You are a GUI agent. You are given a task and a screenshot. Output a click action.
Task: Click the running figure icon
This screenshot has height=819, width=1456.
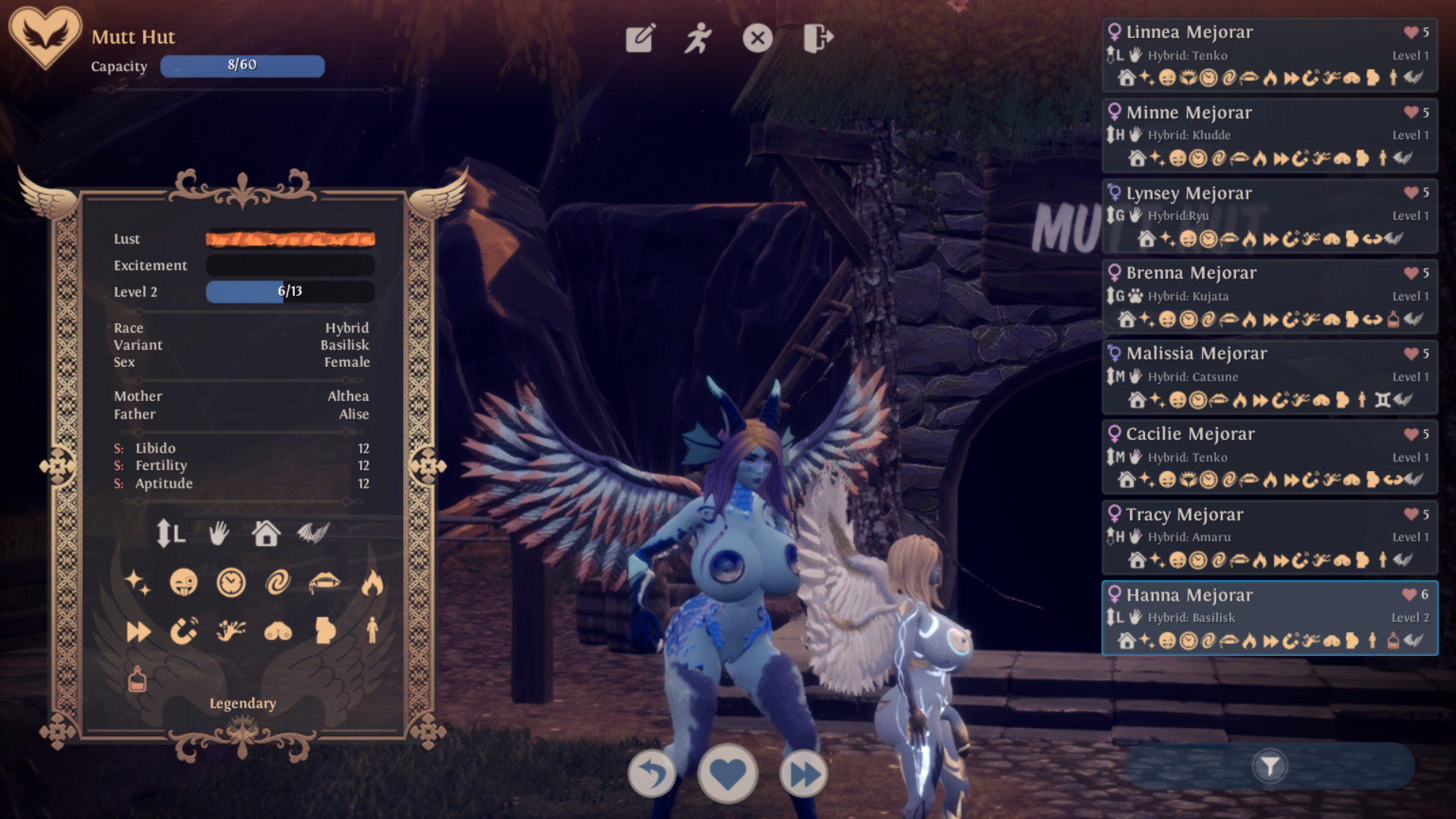pyautogui.click(x=698, y=38)
